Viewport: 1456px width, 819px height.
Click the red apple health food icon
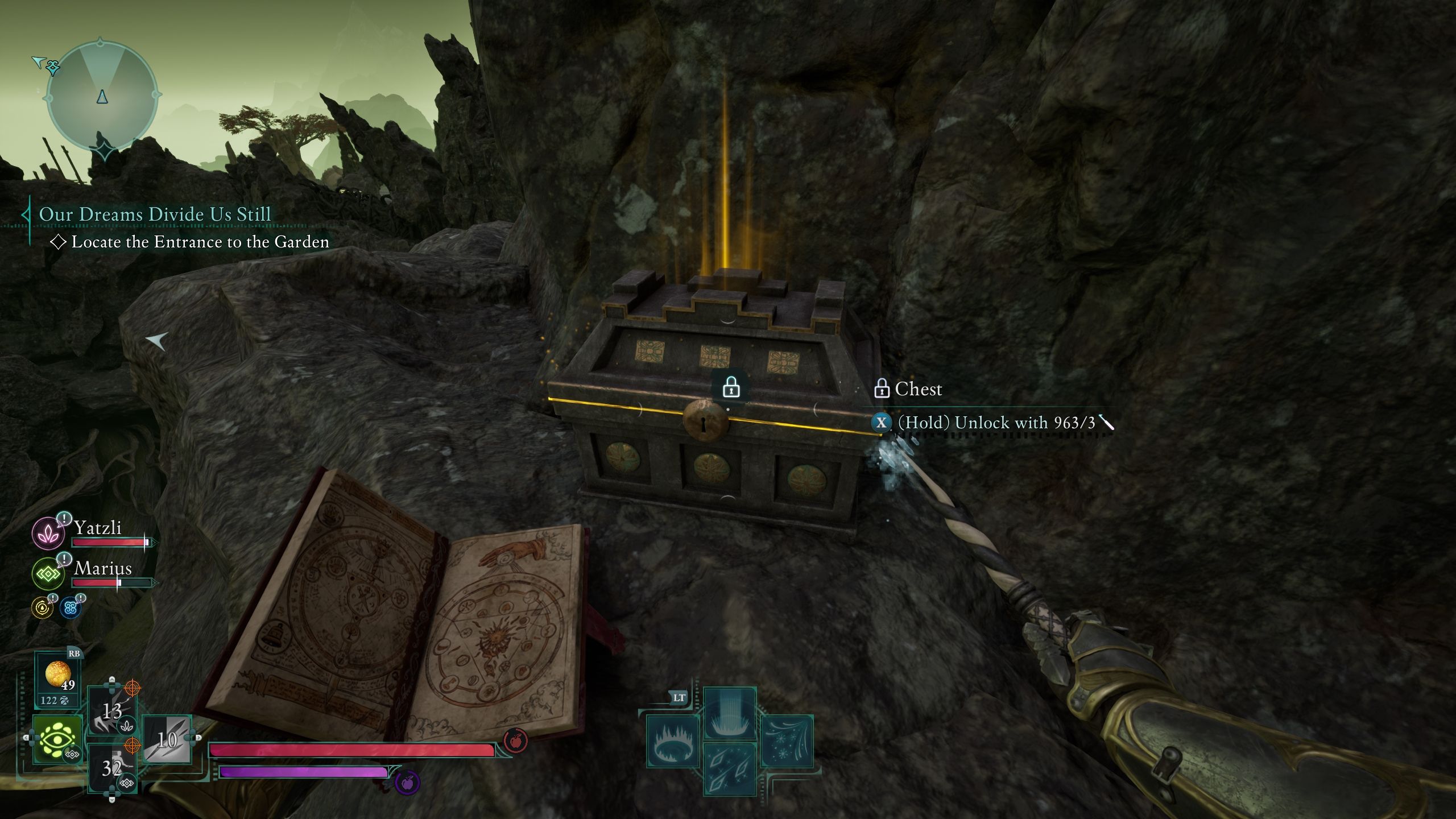pos(515,741)
